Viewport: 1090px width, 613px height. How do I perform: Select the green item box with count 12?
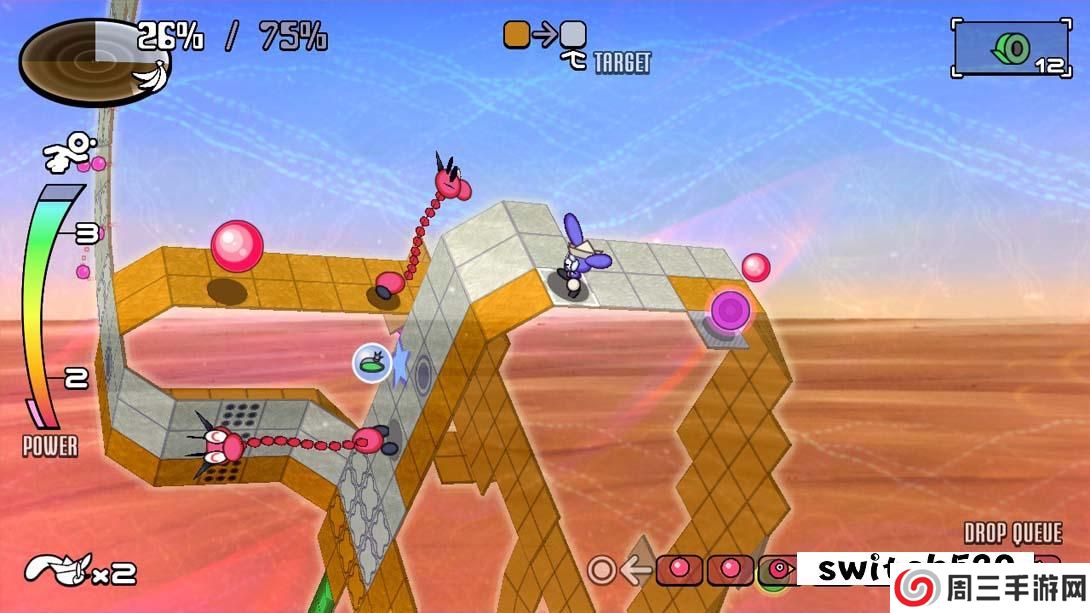1010,48
